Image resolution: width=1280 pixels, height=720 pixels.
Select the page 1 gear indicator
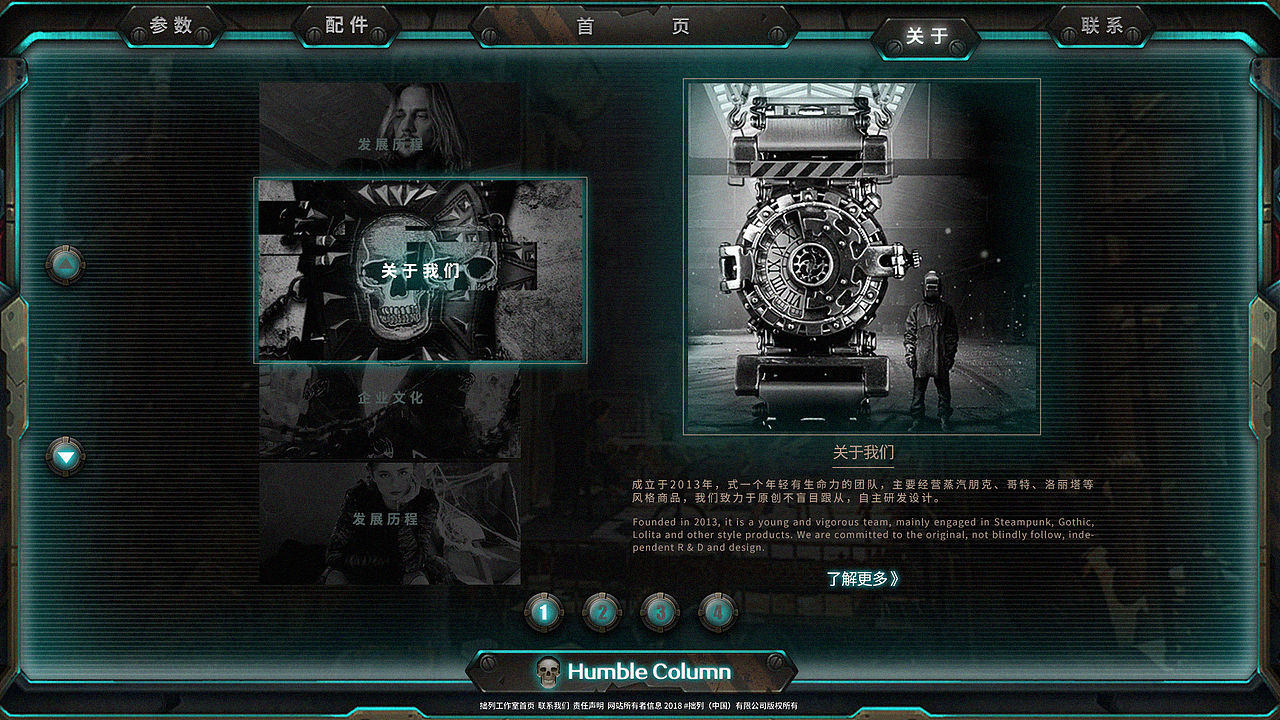(543, 611)
